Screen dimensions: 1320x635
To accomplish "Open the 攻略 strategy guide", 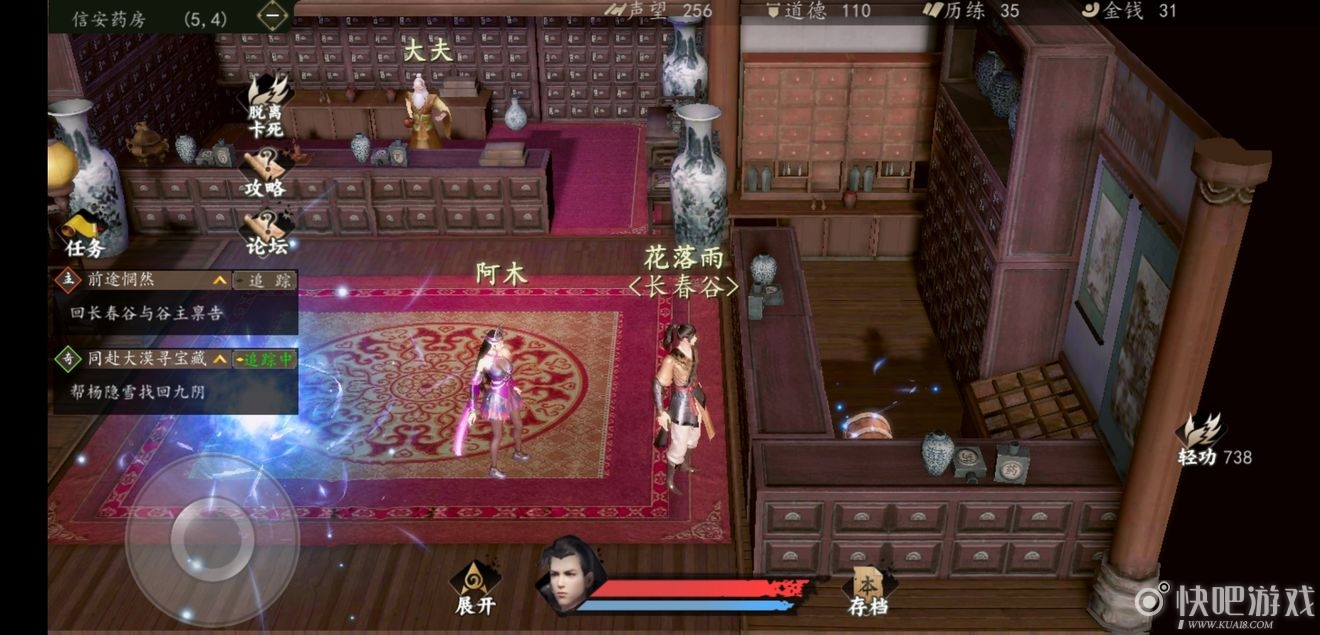I will tap(266, 172).
